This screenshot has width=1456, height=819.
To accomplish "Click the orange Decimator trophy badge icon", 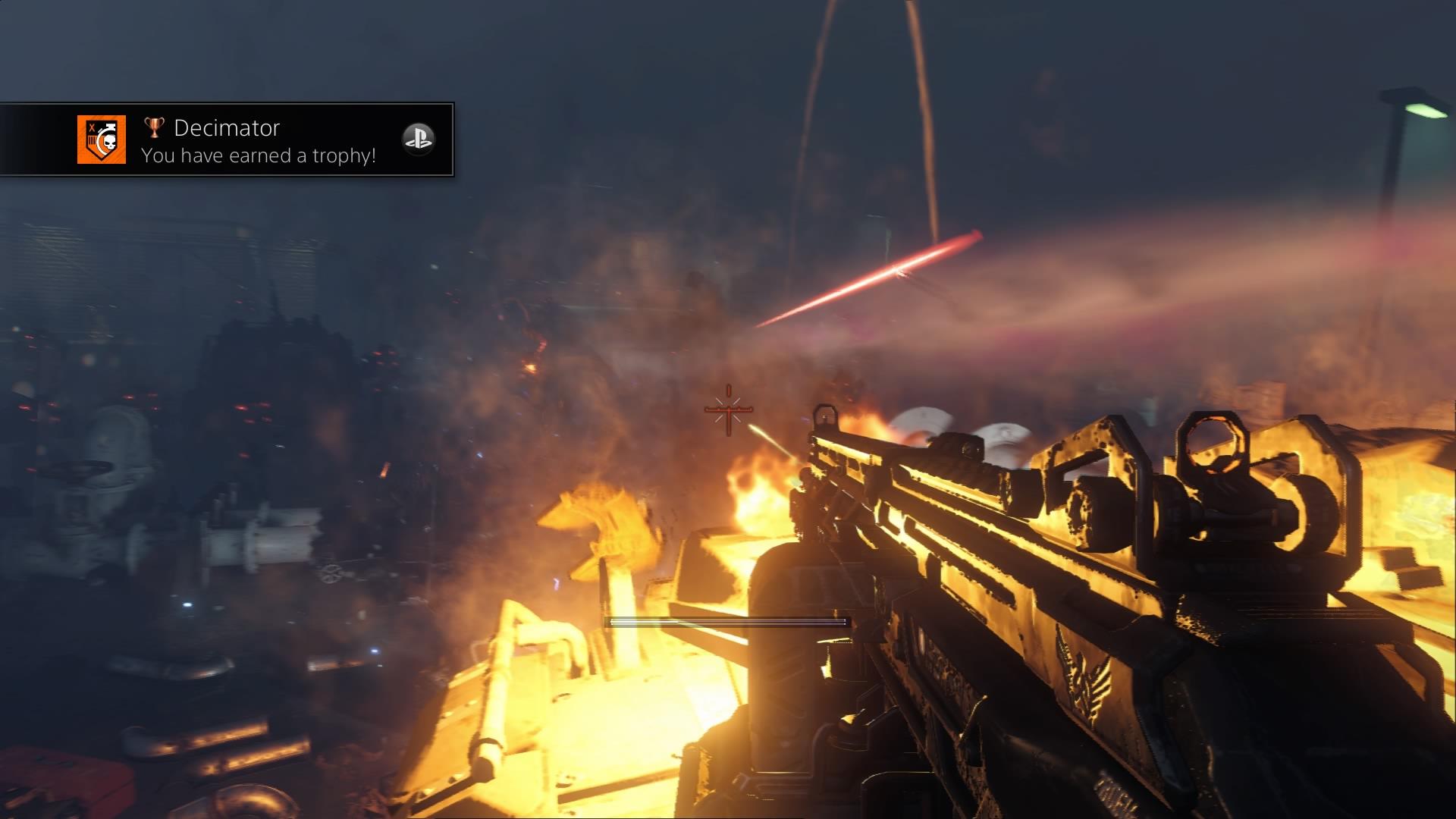I will [101, 140].
